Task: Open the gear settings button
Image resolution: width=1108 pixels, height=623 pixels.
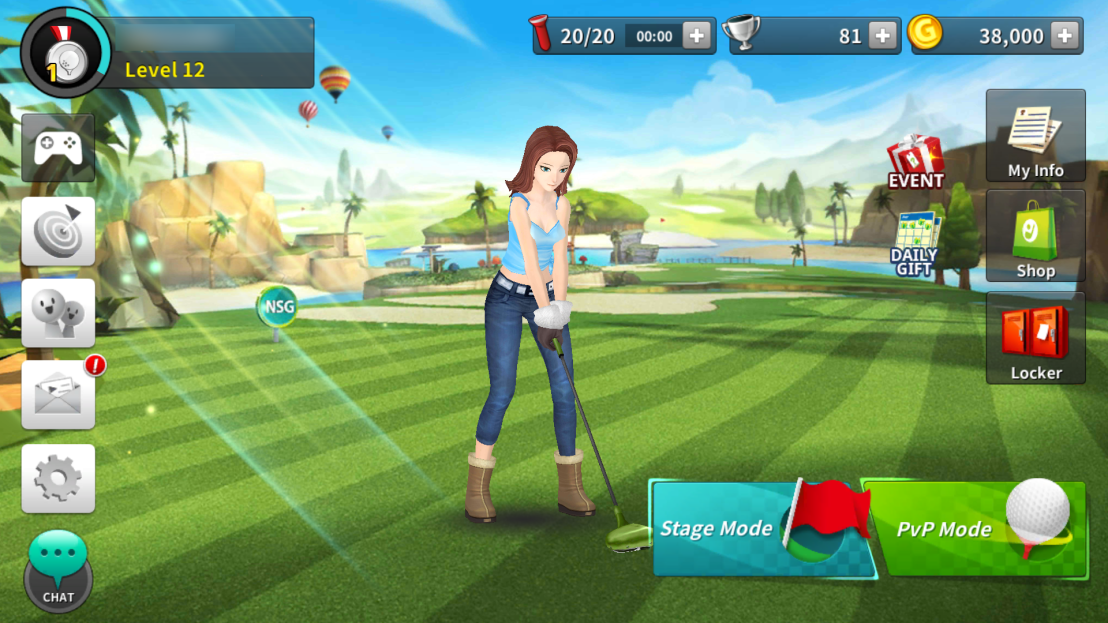Action: pyautogui.click(x=58, y=479)
